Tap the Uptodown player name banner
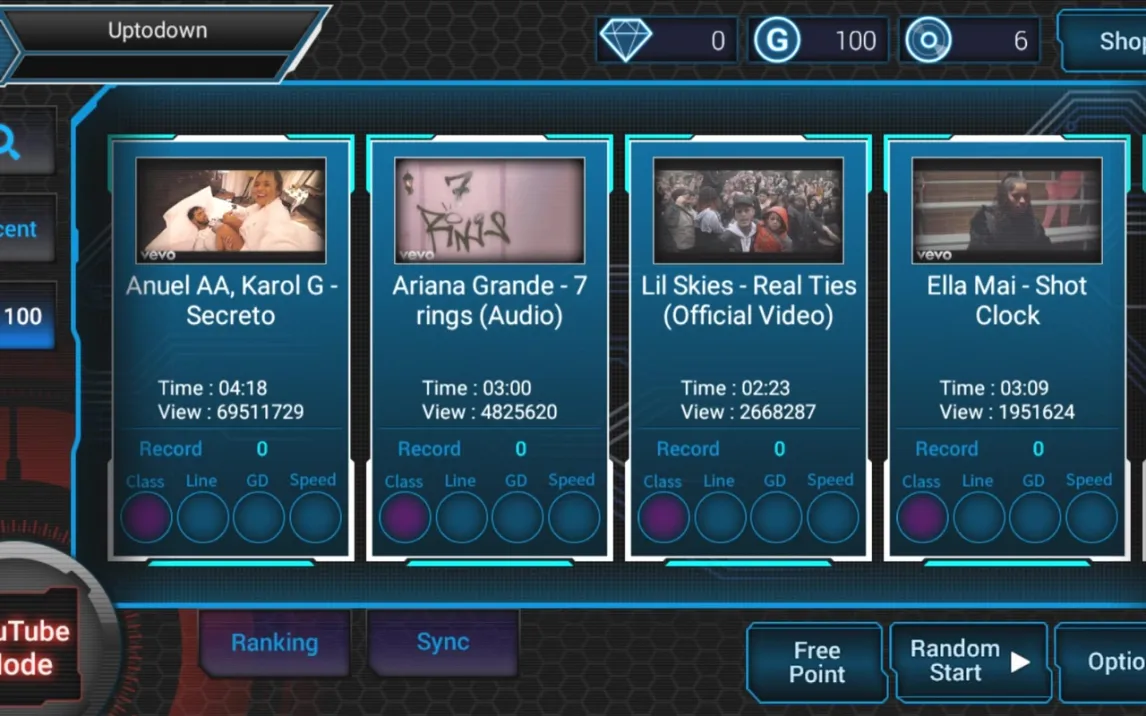 tap(158, 31)
